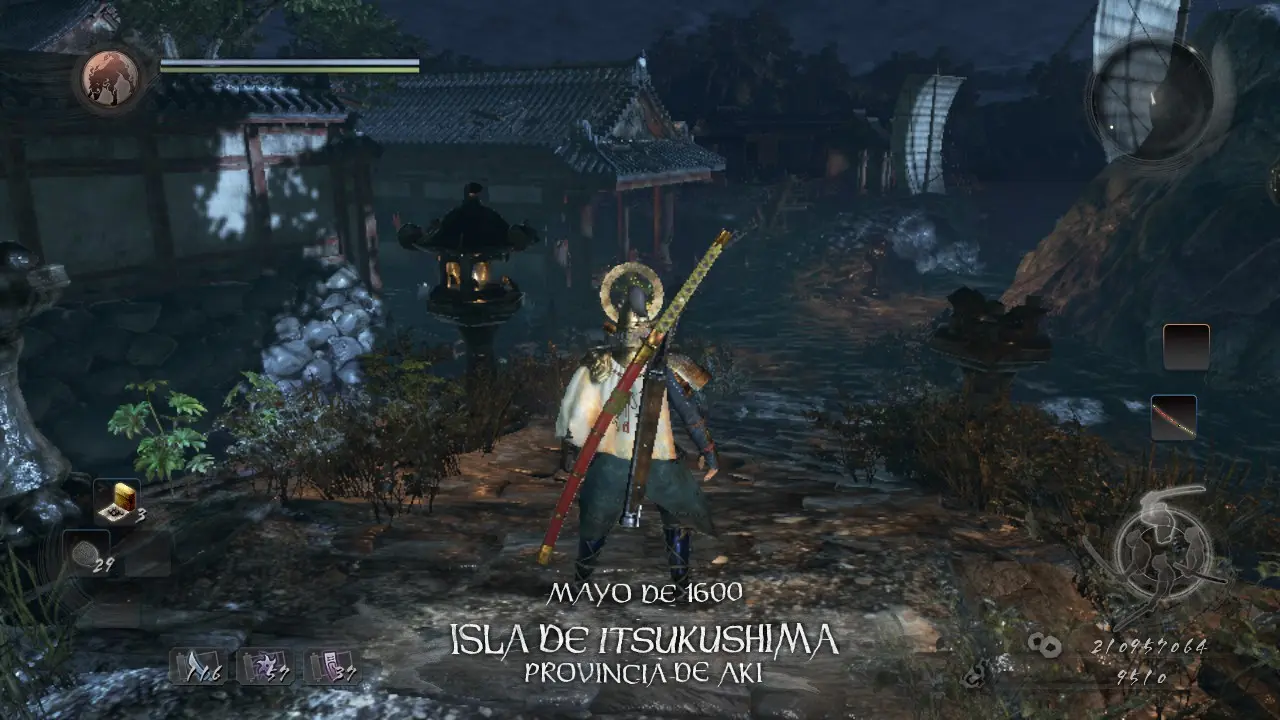Activate the shuriken scroll shortcut
The width and height of the screenshot is (1280, 720).
click(x=265, y=666)
